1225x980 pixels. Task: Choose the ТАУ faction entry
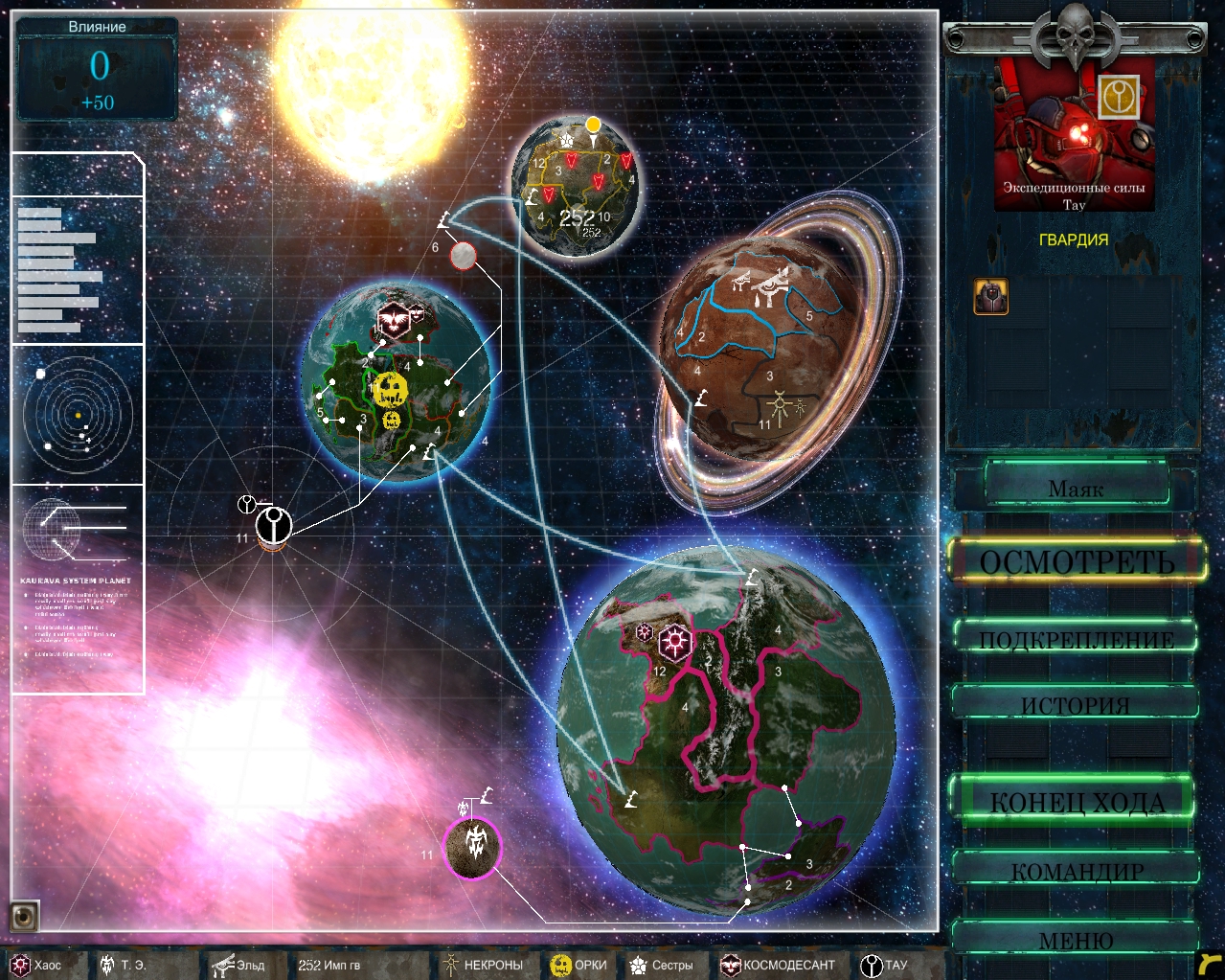(x=883, y=965)
